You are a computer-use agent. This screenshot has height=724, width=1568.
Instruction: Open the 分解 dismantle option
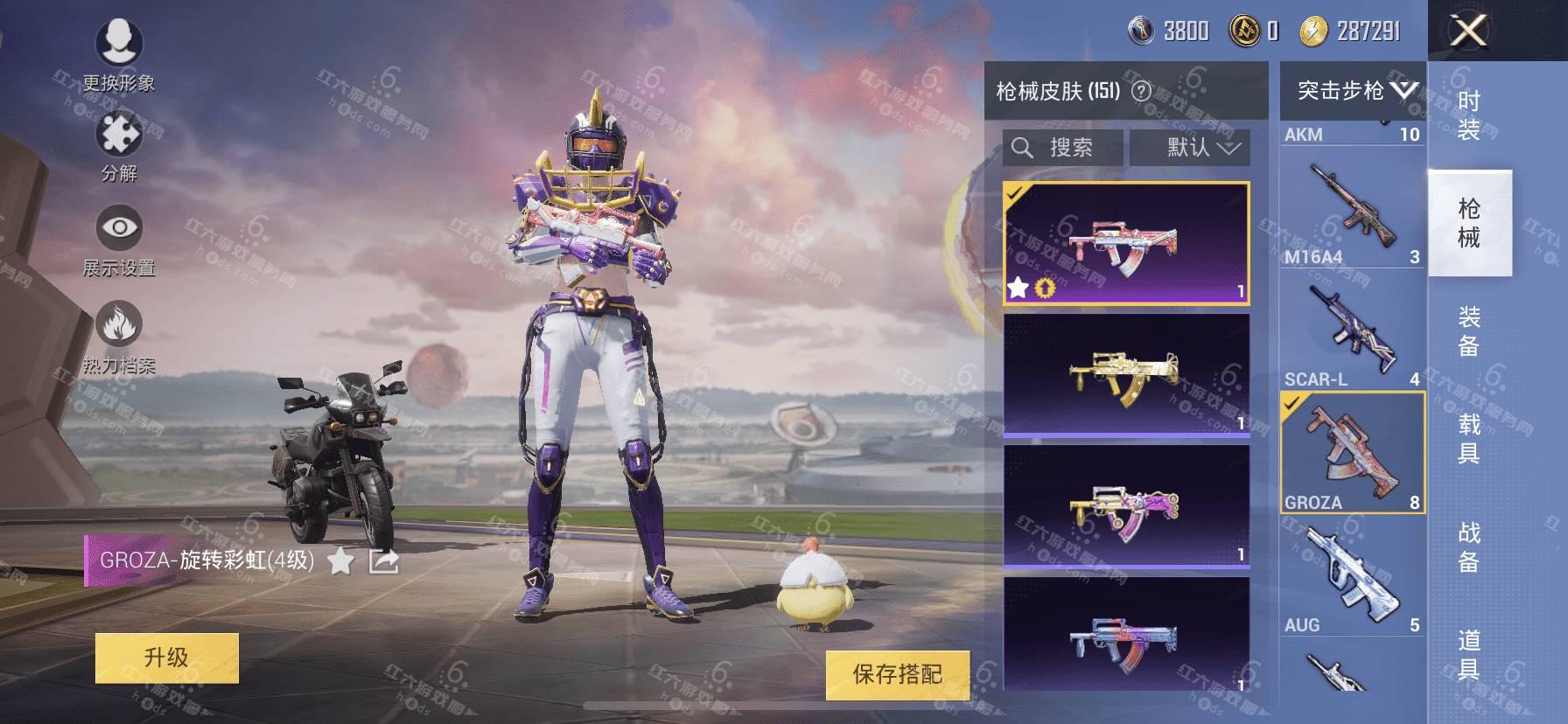[x=119, y=146]
